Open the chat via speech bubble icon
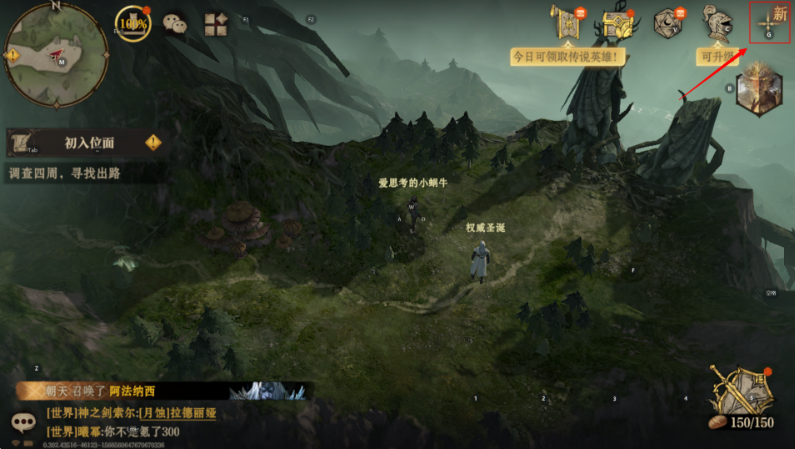Viewport: 795px width, 449px height. (x=23, y=424)
